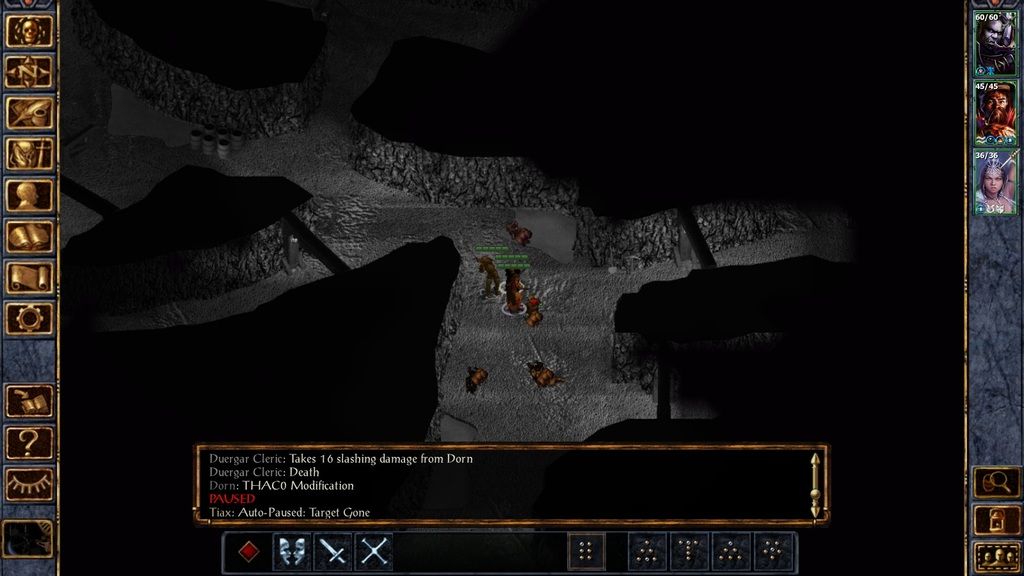Open the inventory screen
The image size is (1024, 576).
point(29,153)
